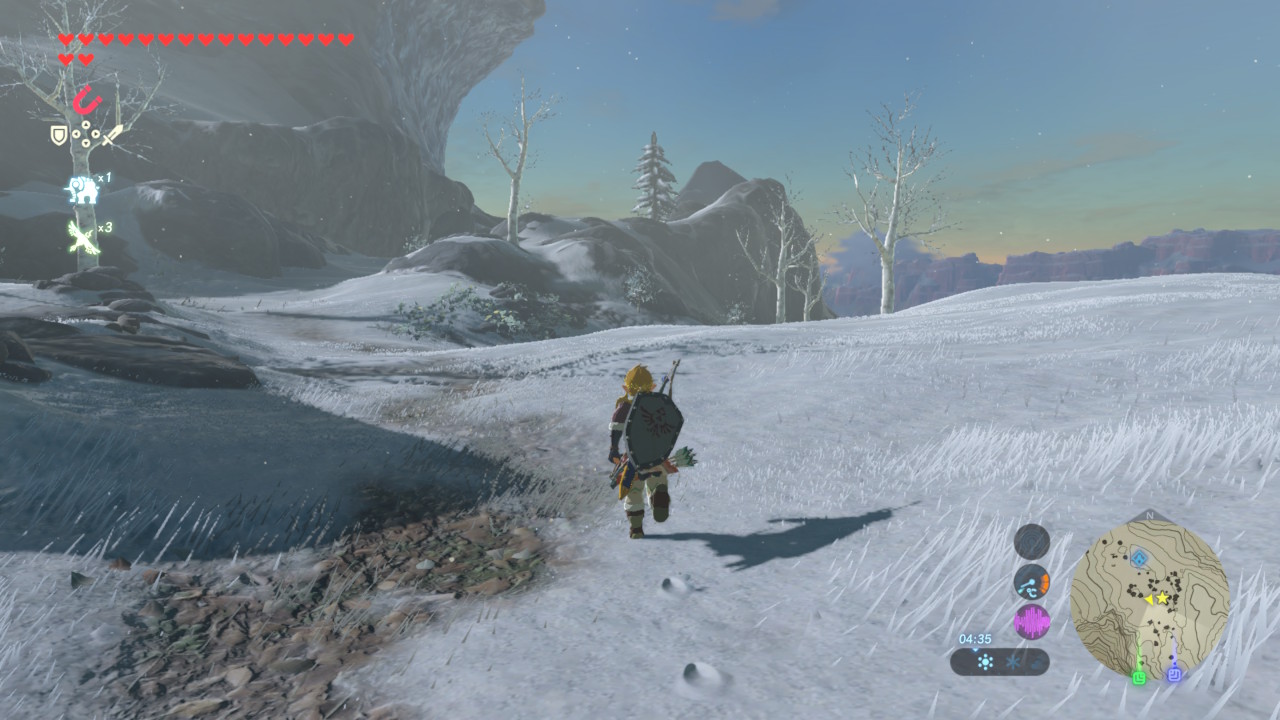Image resolution: width=1280 pixels, height=720 pixels.
Task: Activate the Vah Ruta elephant ability icon
Action: pos(81,188)
